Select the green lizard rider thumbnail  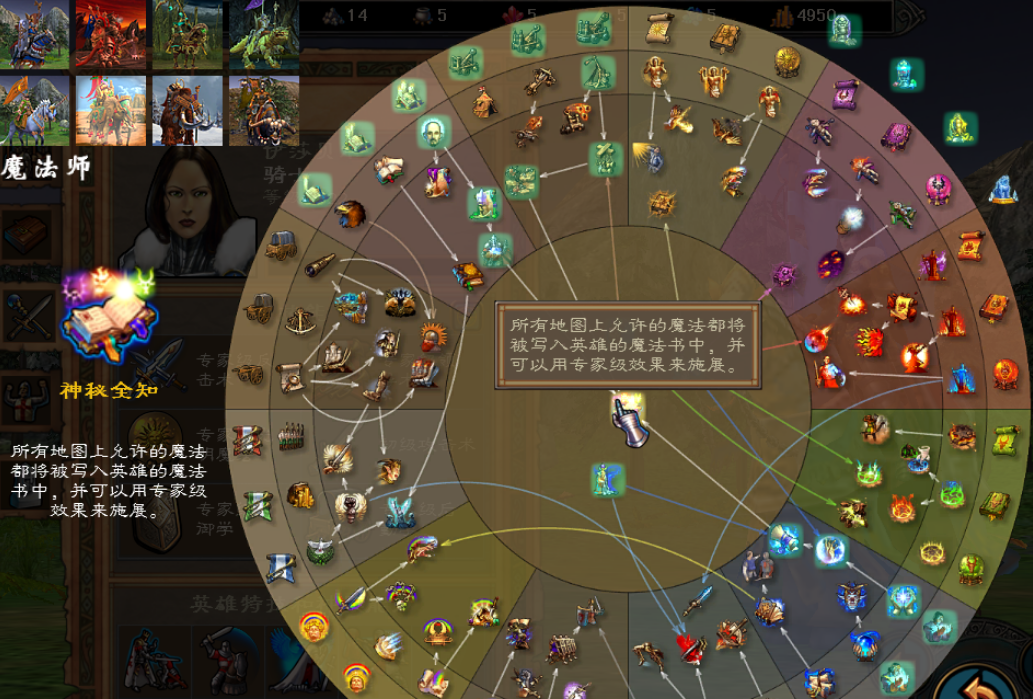tap(264, 34)
